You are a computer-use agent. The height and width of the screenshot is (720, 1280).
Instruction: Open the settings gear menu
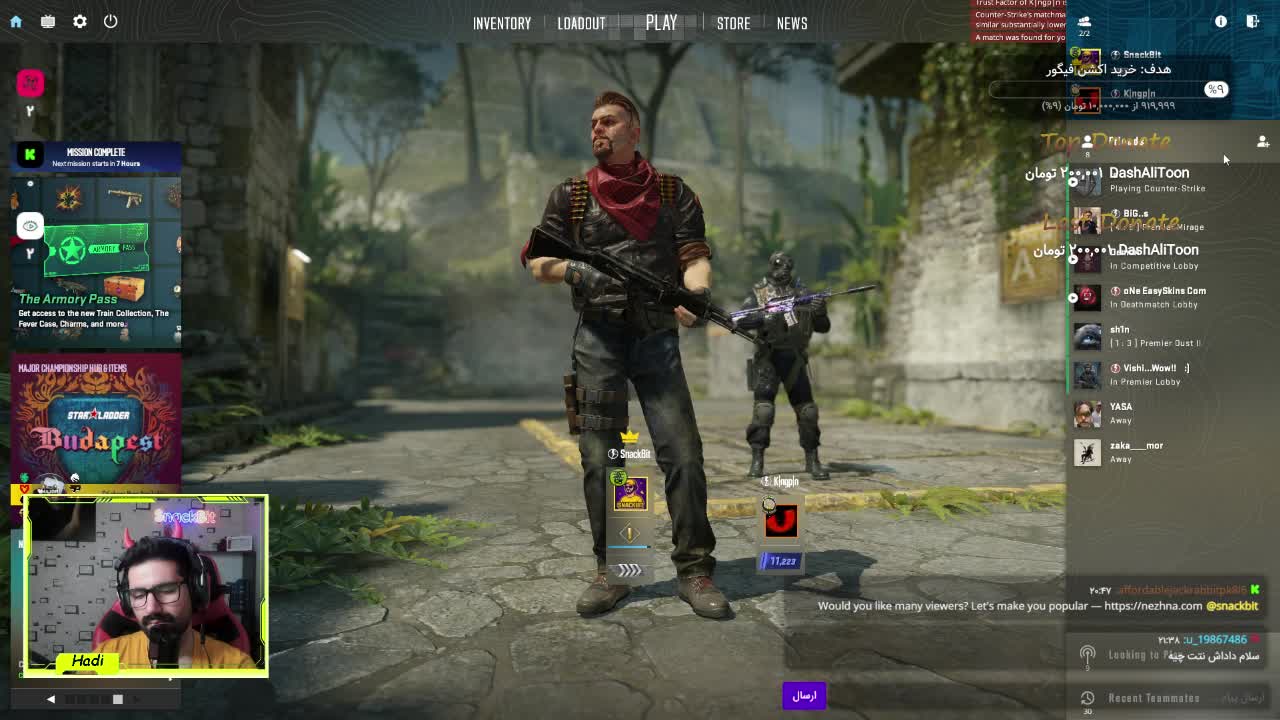pos(80,21)
